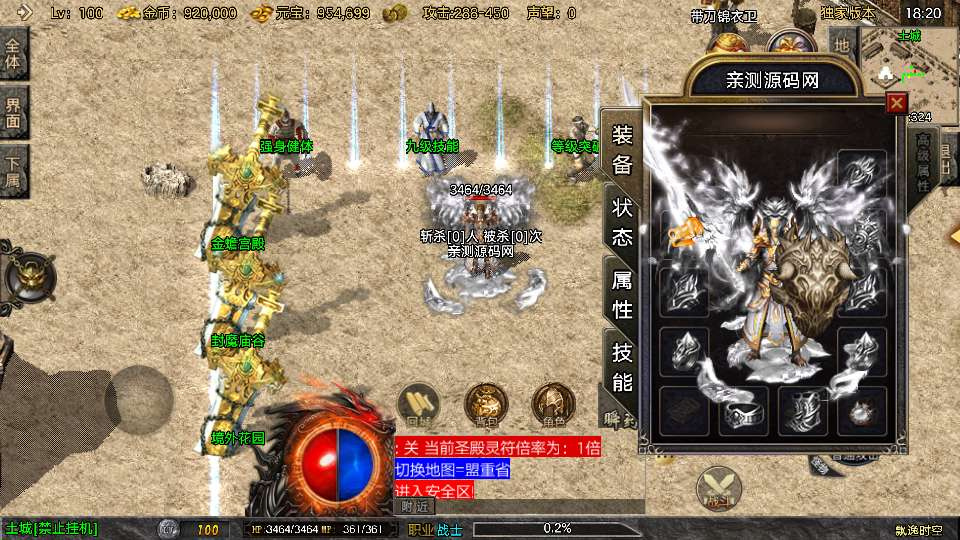Select the 全体 left side button
This screenshot has height=540, width=960.
point(13,55)
